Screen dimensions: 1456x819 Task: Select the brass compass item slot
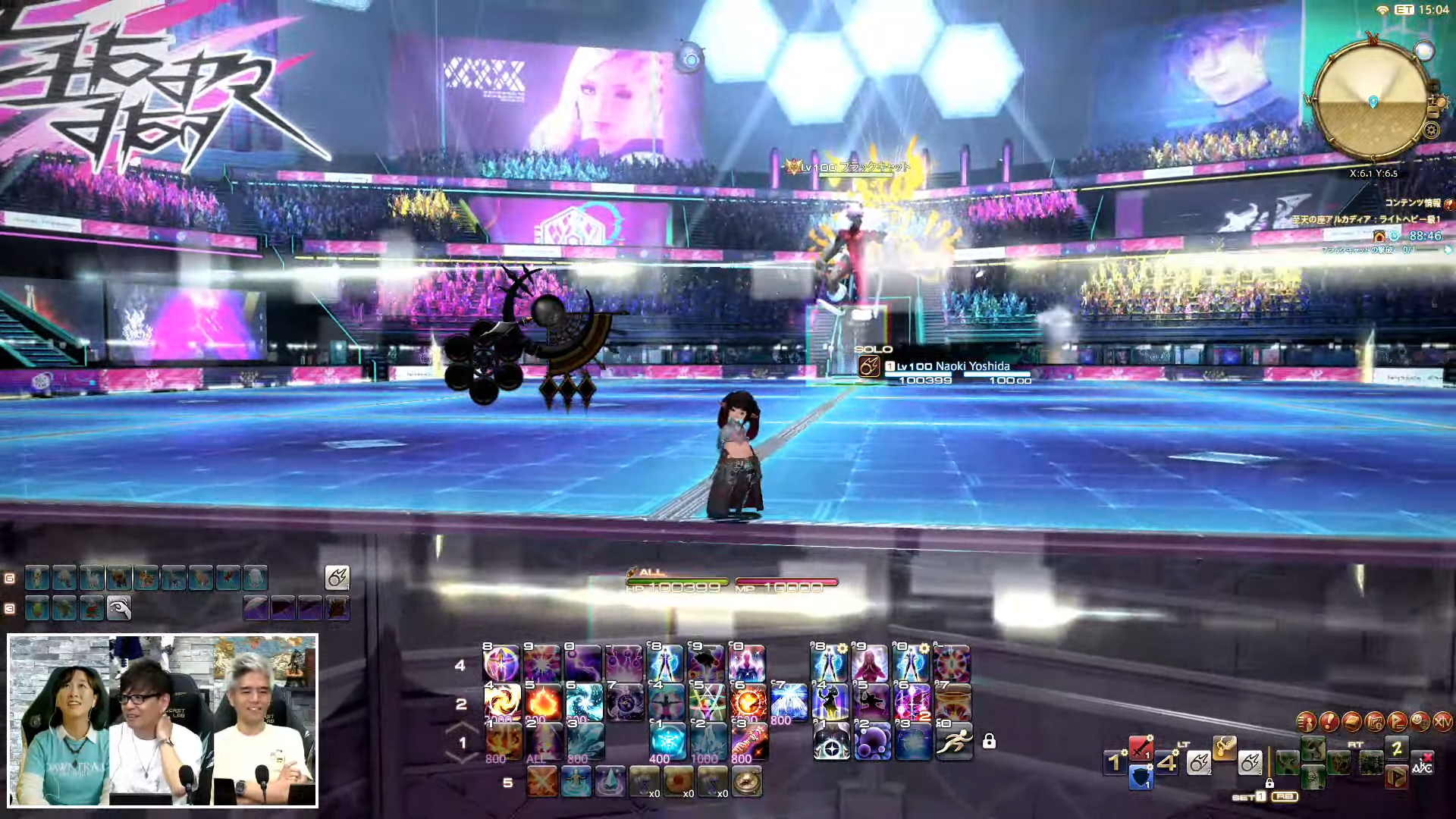tap(747, 782)
